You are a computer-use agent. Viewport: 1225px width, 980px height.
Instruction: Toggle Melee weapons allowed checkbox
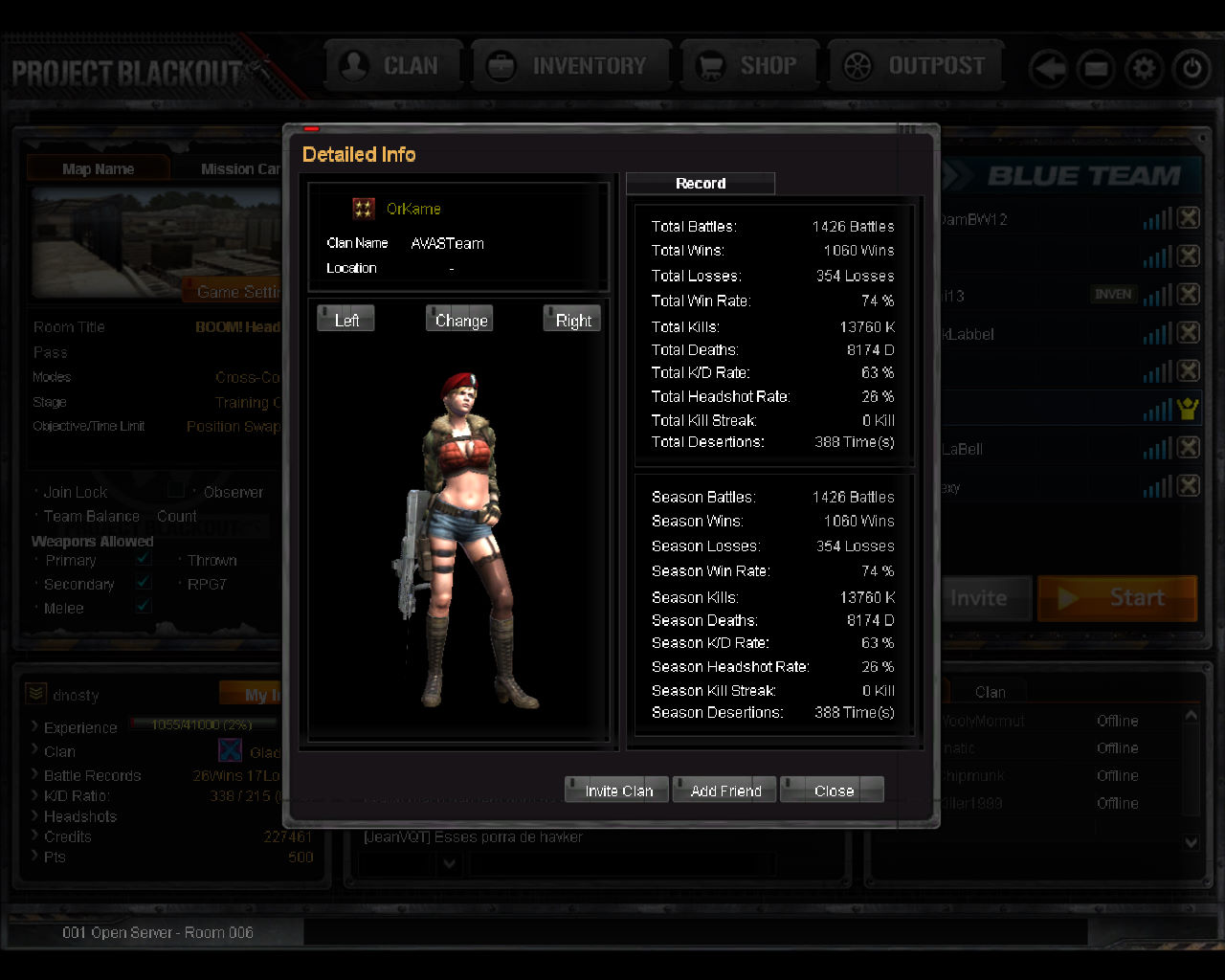coord(144,607)
